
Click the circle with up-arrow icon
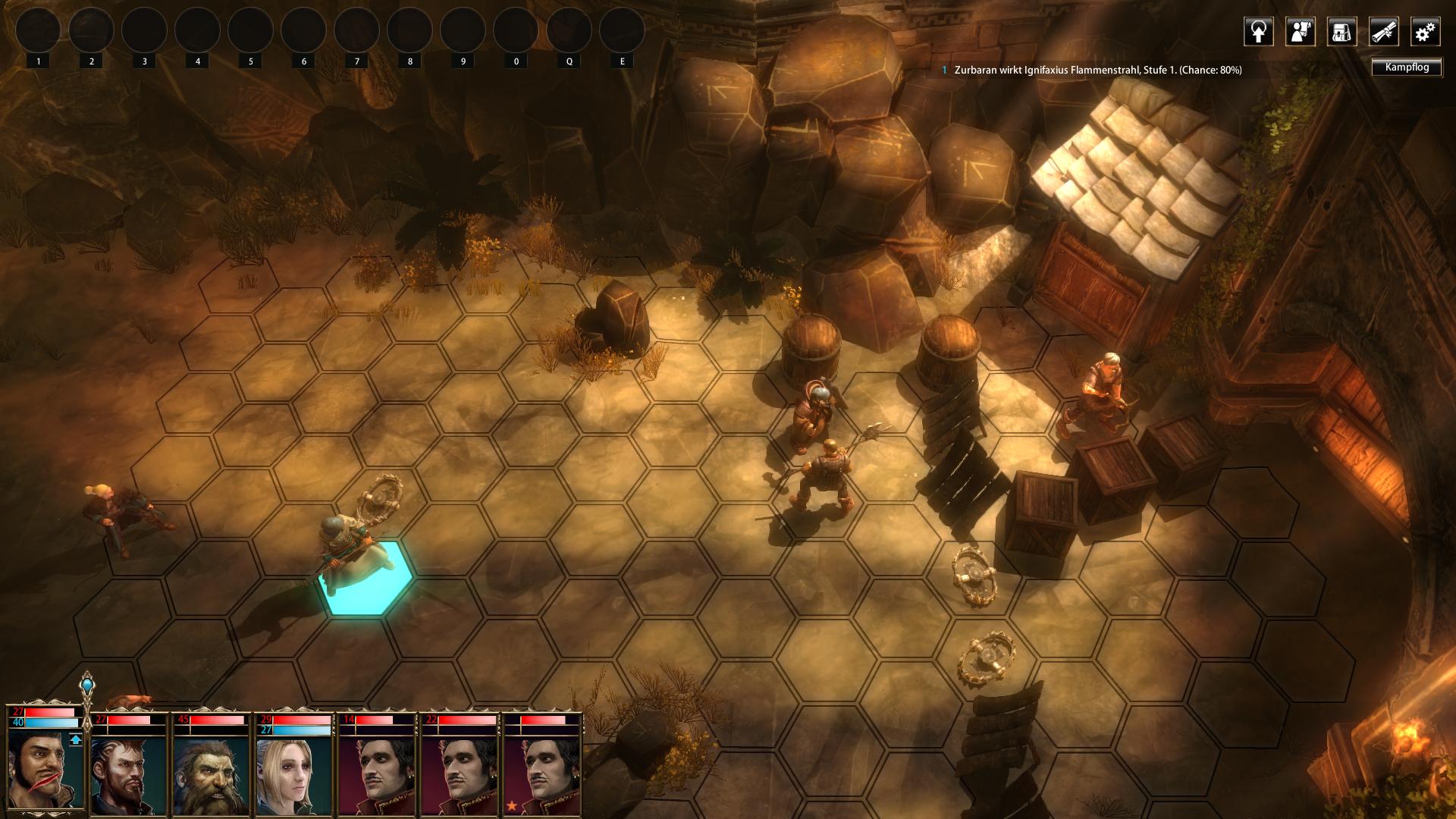(1258, 32)
